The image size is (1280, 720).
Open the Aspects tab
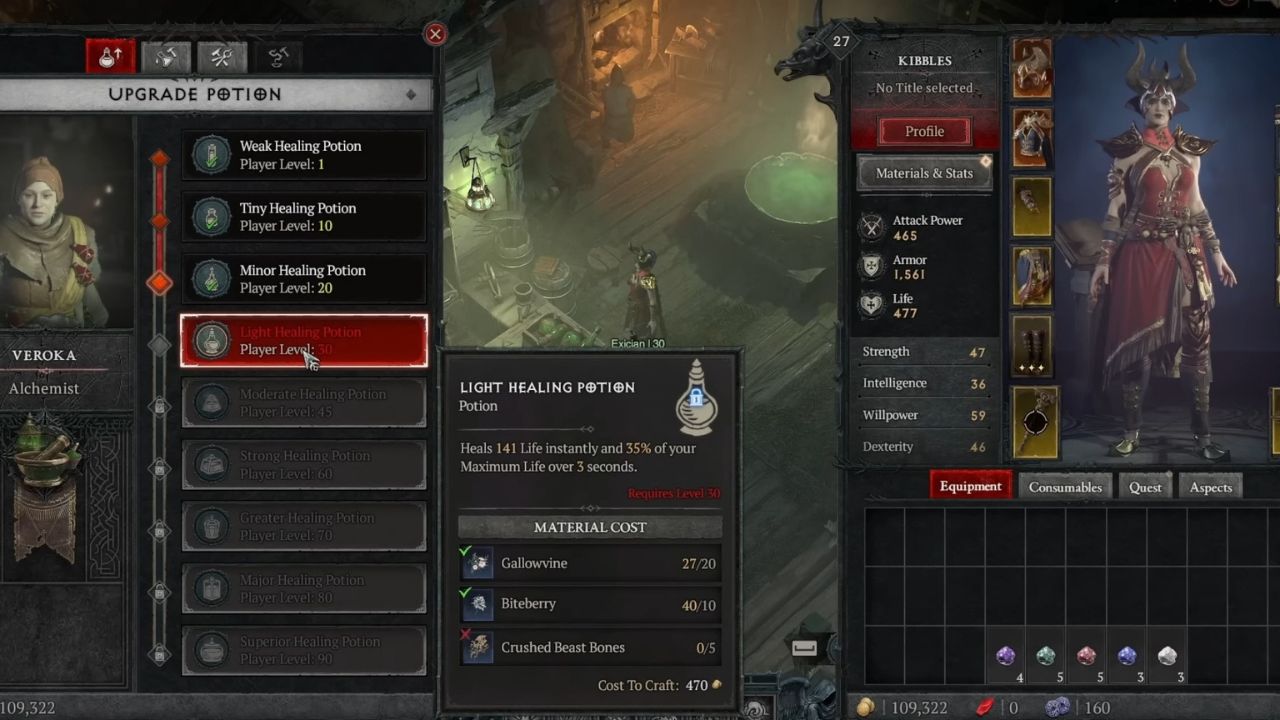(1210, 487)
